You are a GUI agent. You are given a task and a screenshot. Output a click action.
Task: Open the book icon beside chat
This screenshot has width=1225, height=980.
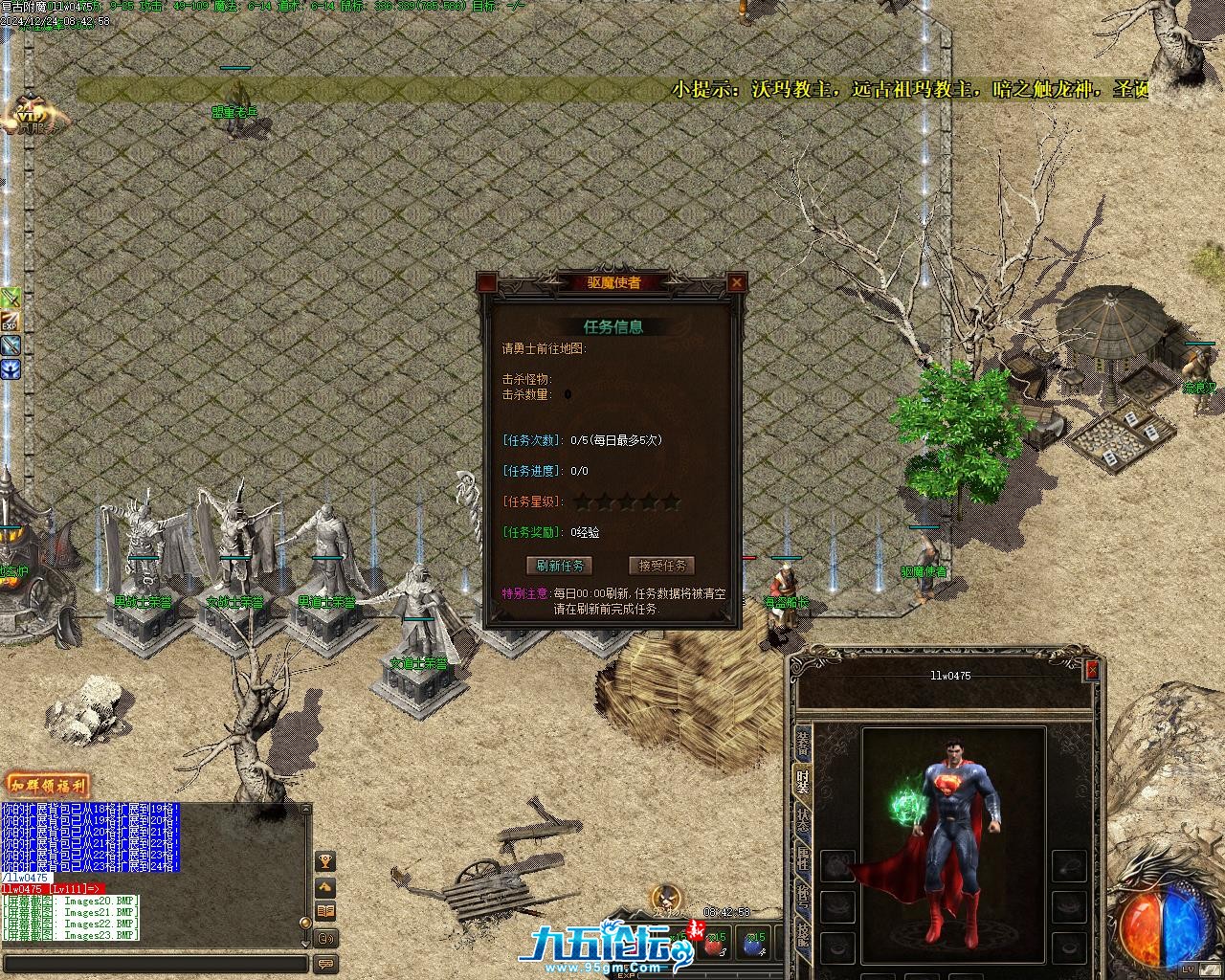[325, 912]
